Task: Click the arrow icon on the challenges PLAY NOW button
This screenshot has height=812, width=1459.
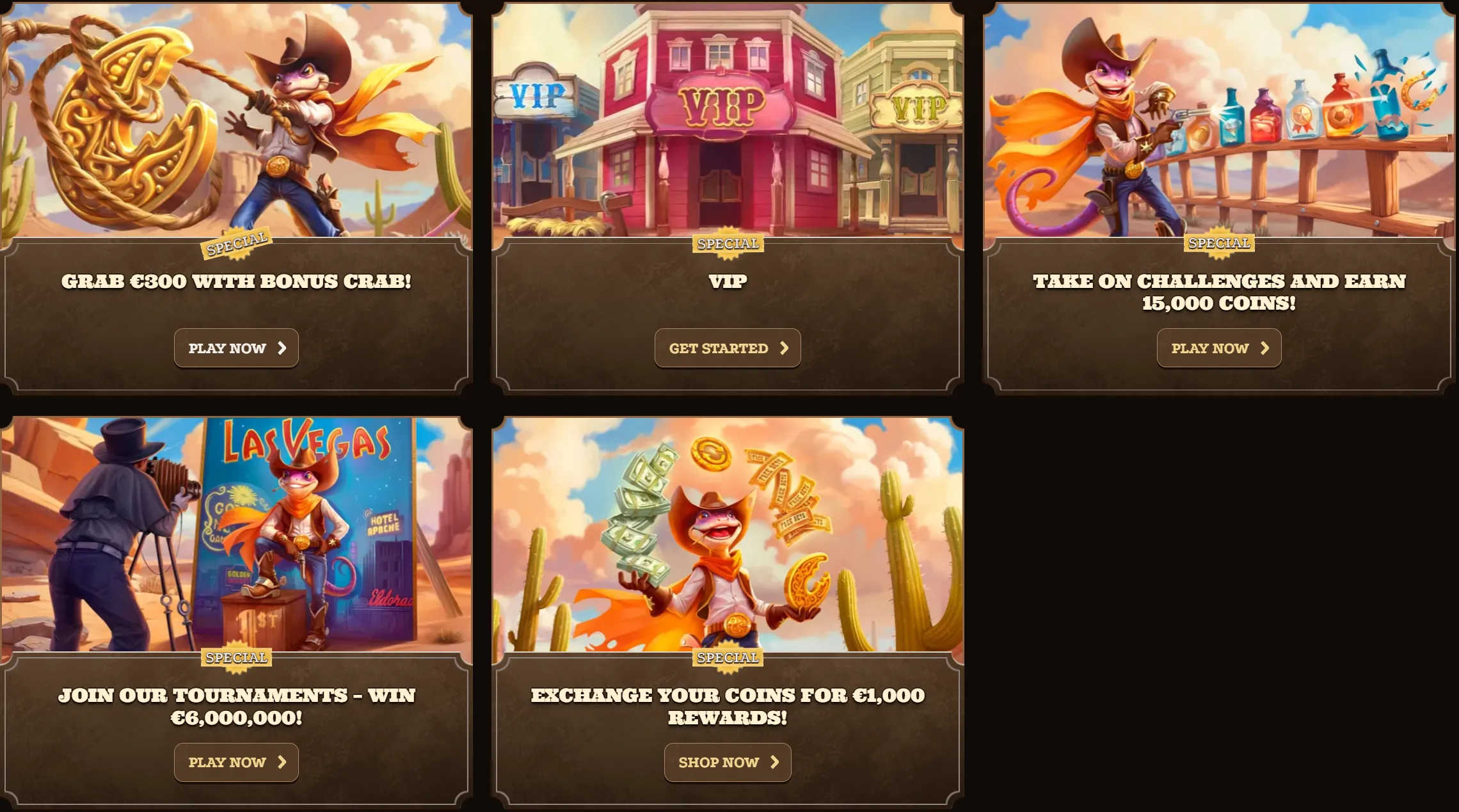Action: [x=1264, y=347]
